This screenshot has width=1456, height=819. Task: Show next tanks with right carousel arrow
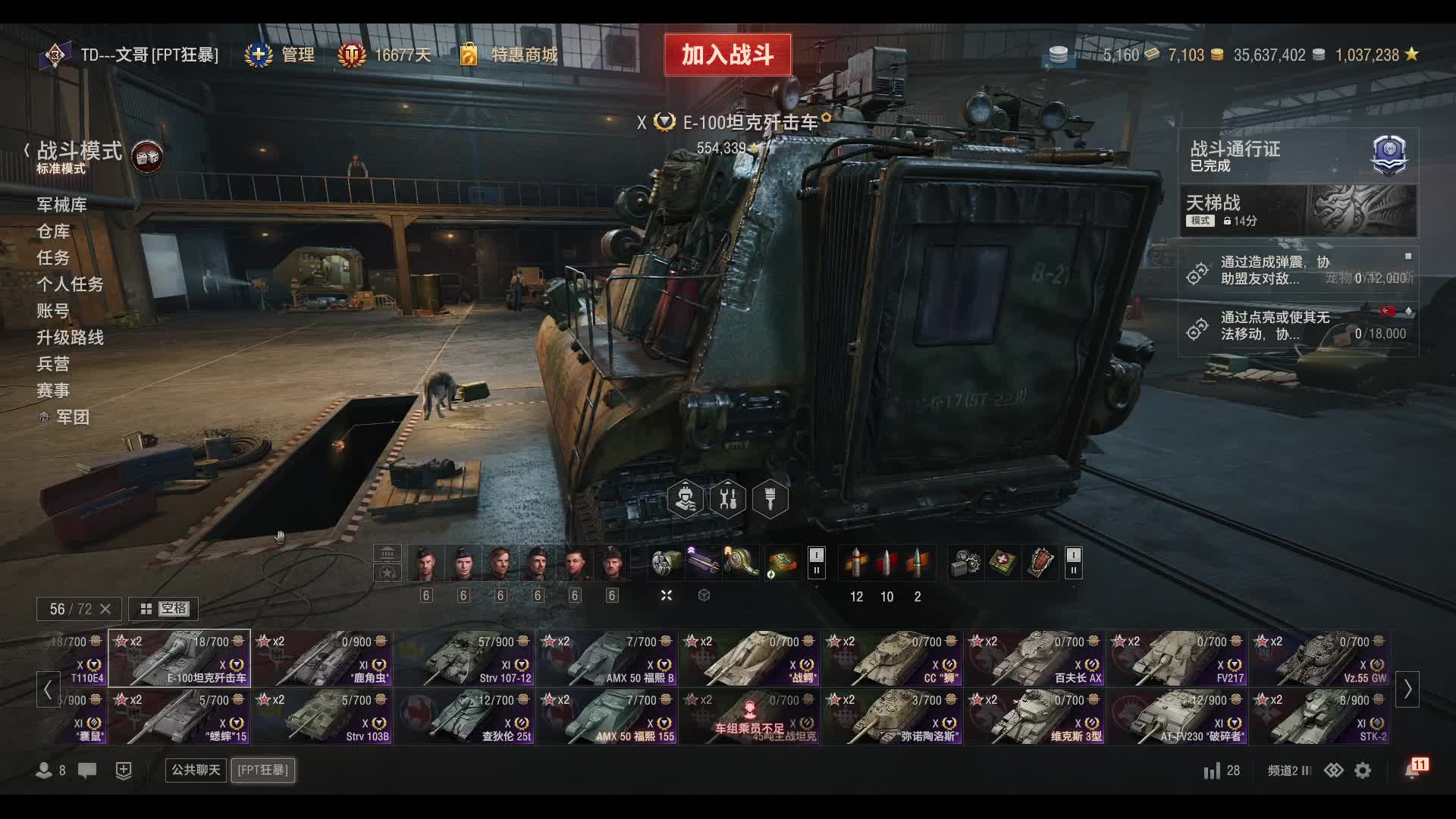tap(1407, 689)
